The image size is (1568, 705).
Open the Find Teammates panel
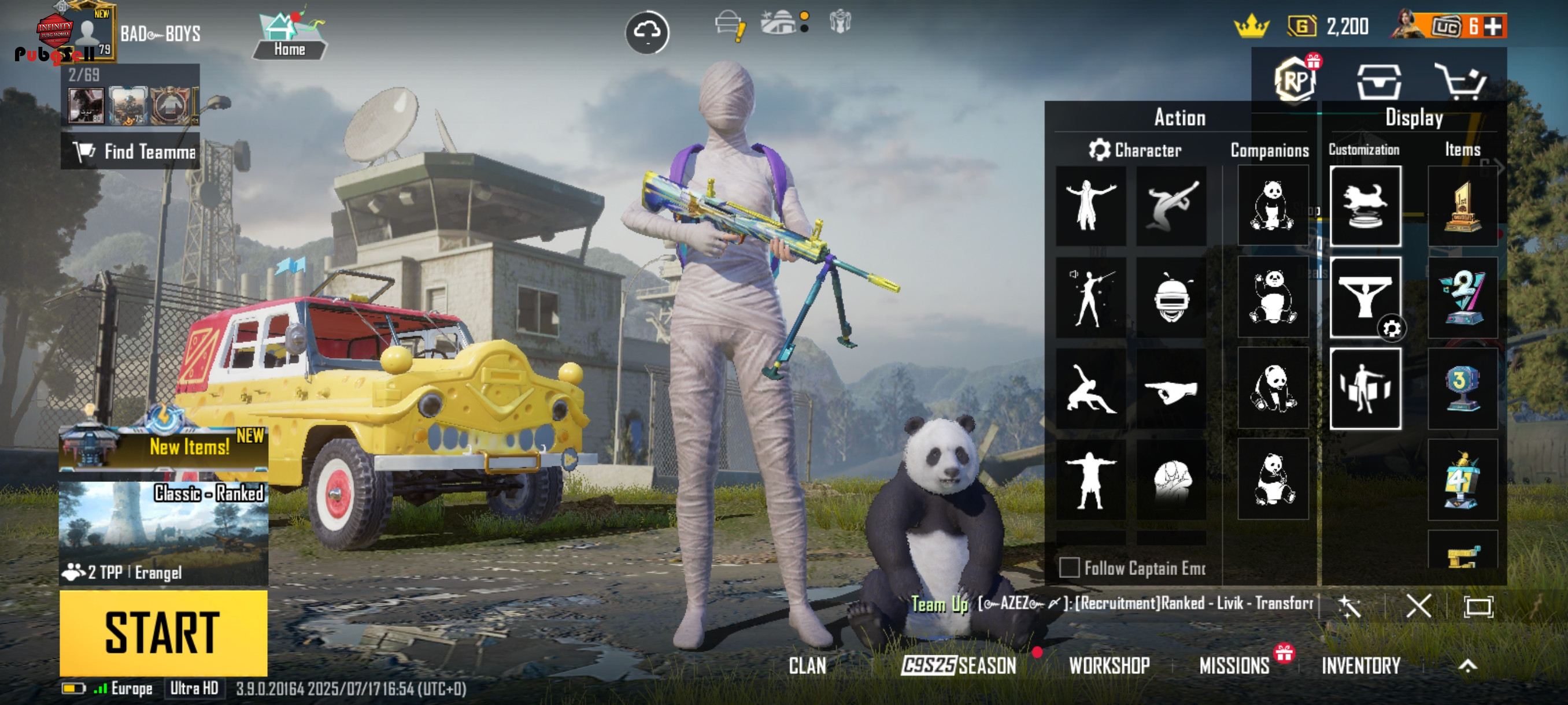[x=130, y=151]
